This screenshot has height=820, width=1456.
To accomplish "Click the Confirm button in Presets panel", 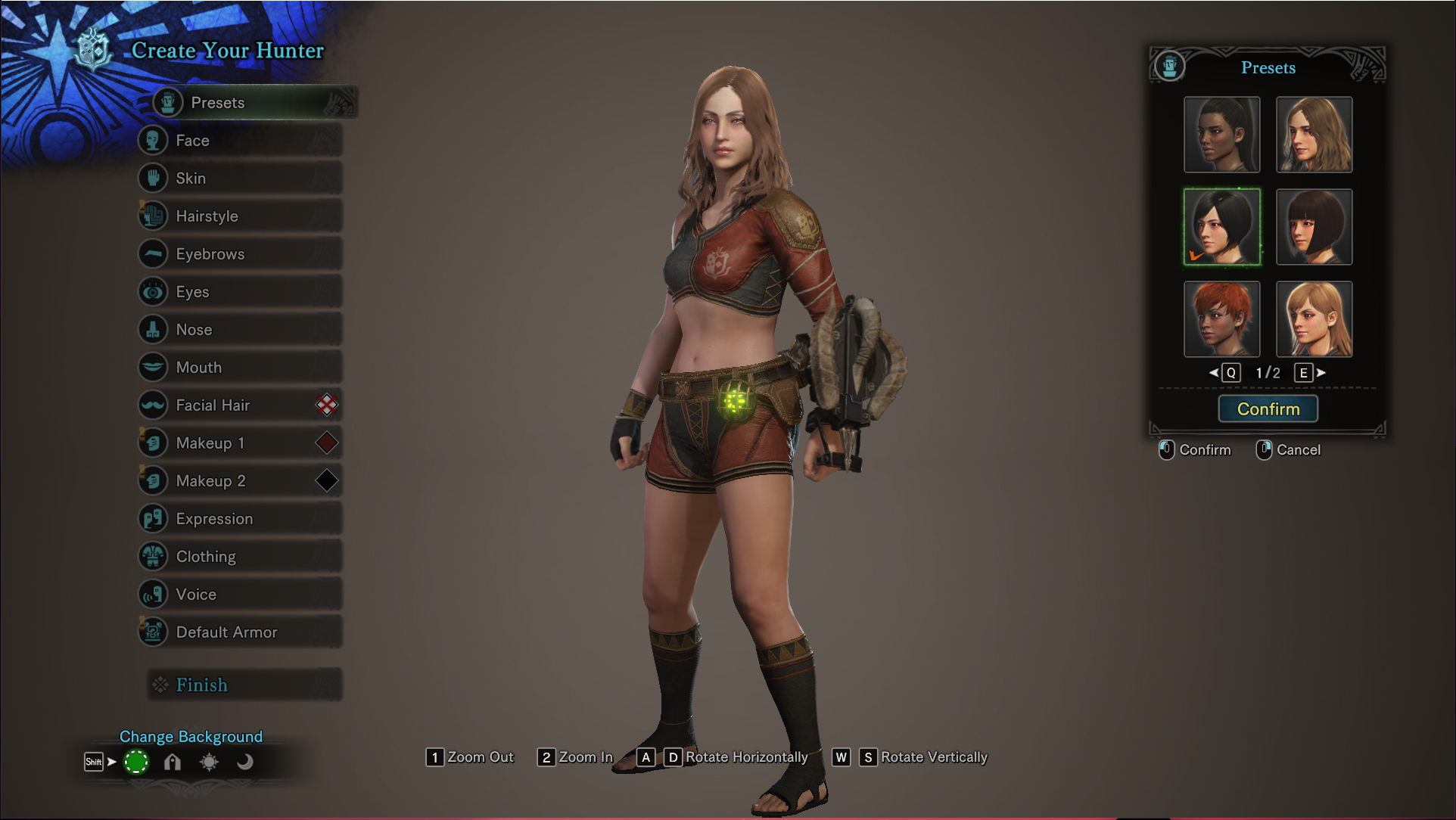I will tap(1268, 408).
